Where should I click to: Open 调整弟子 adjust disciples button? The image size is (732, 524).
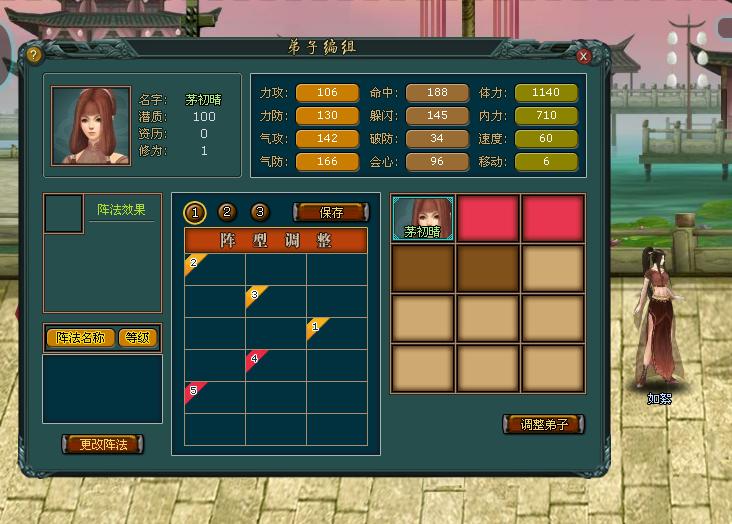tap(543, 424)
